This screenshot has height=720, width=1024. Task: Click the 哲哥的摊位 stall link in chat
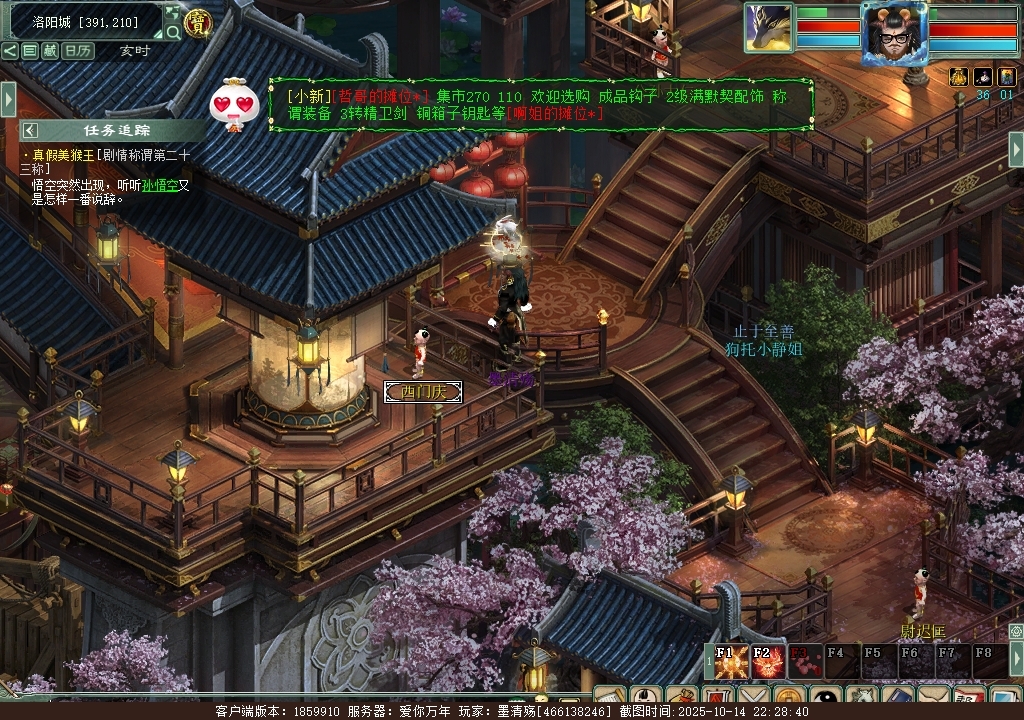pos(380,95)
